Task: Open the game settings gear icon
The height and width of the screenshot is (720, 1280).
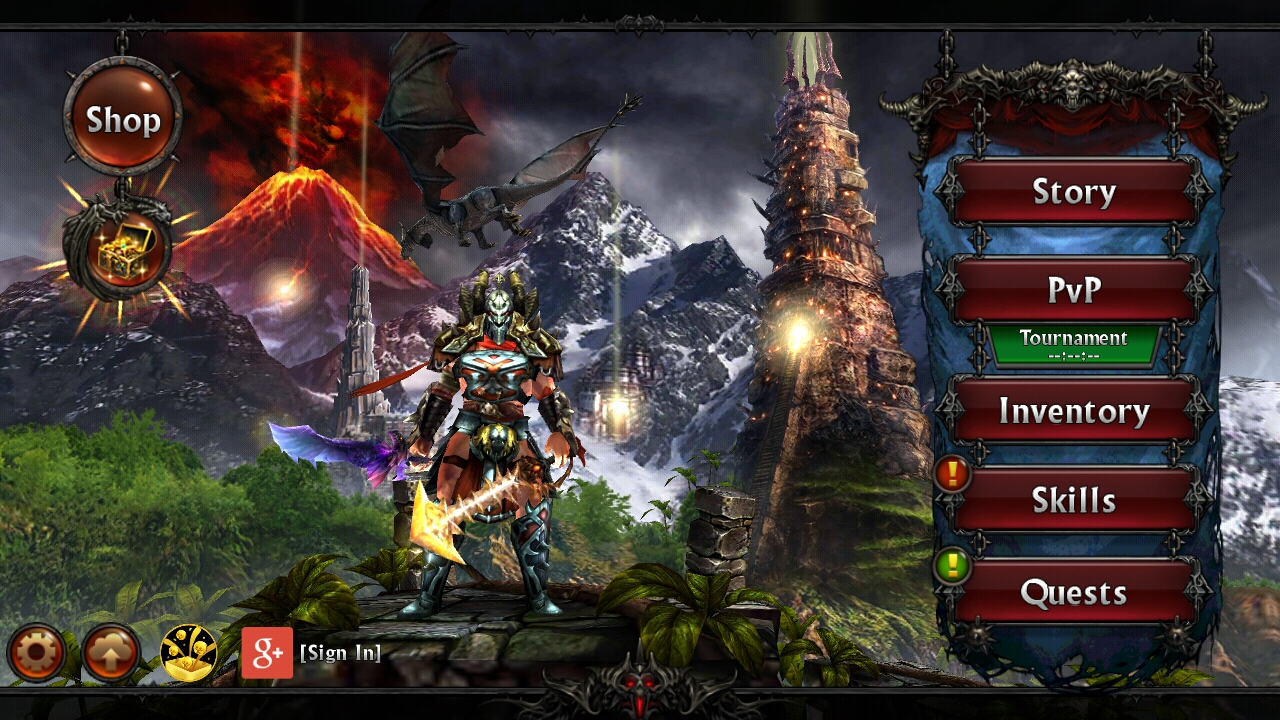Action: click(x=35, y=652)
